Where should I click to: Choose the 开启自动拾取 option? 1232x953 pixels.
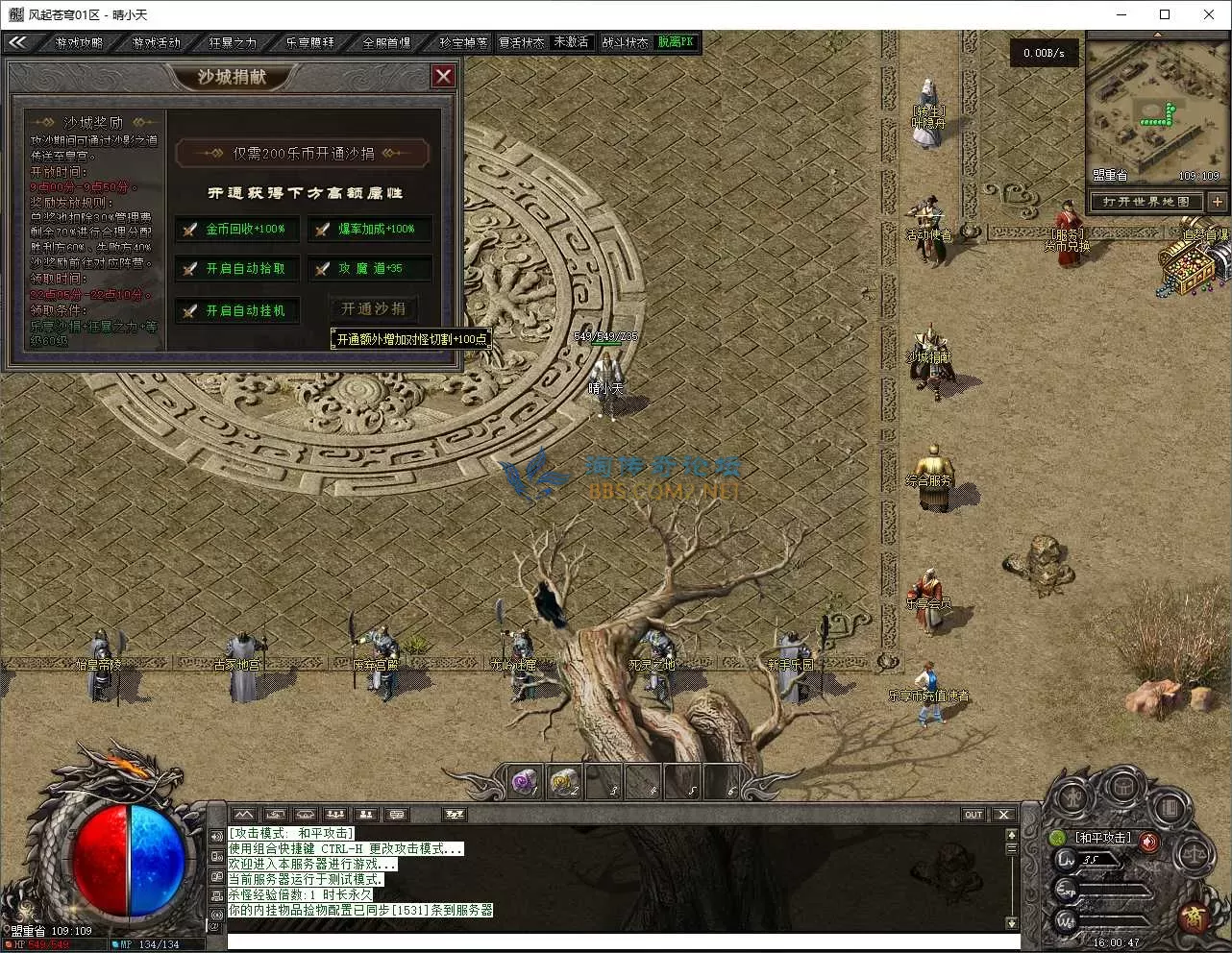(236, 269)
